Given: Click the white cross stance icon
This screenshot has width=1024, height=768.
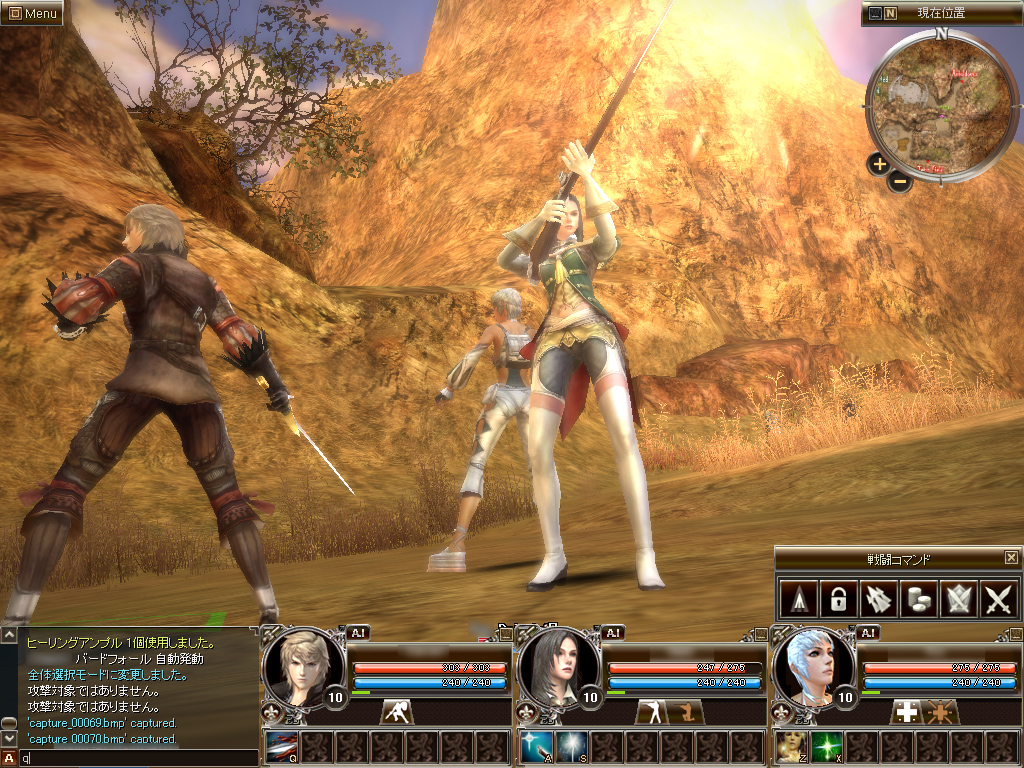Looking at the screenshot, I should [907, 712].
